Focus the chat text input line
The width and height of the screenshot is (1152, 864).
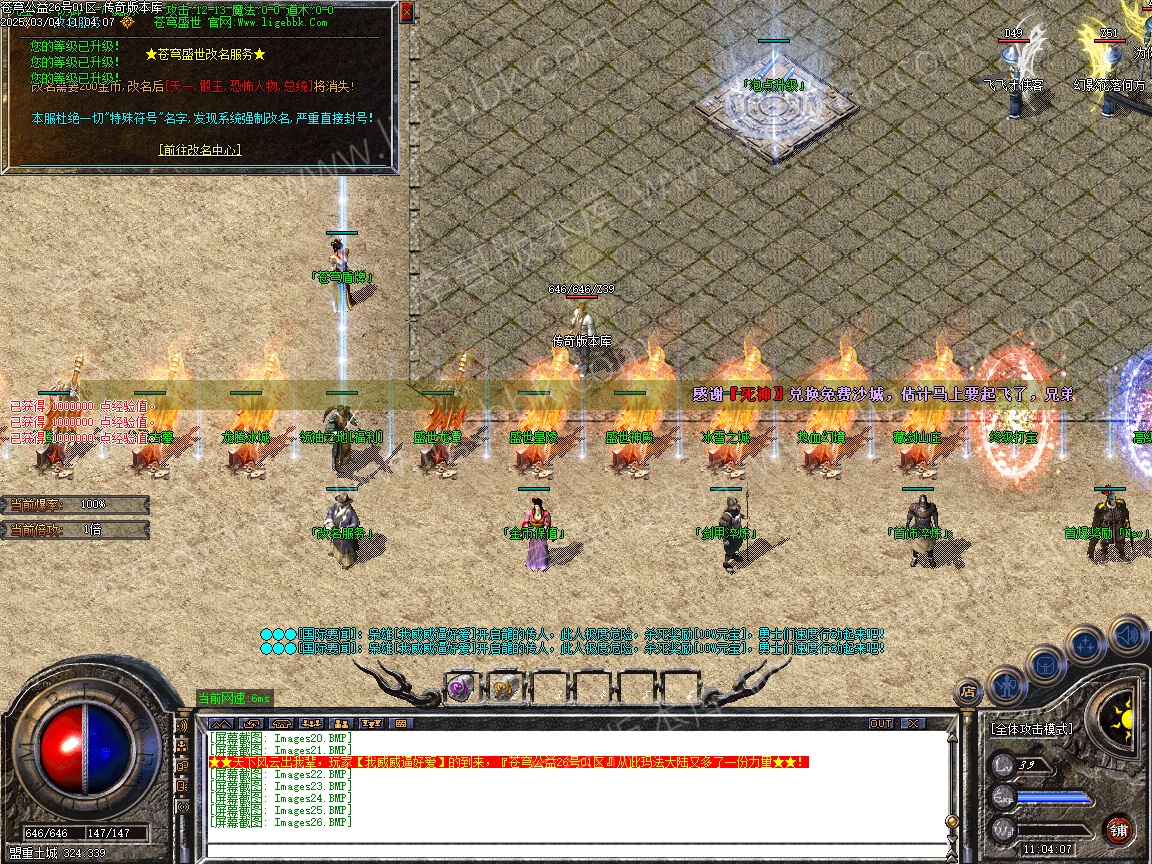coord(570,850)
